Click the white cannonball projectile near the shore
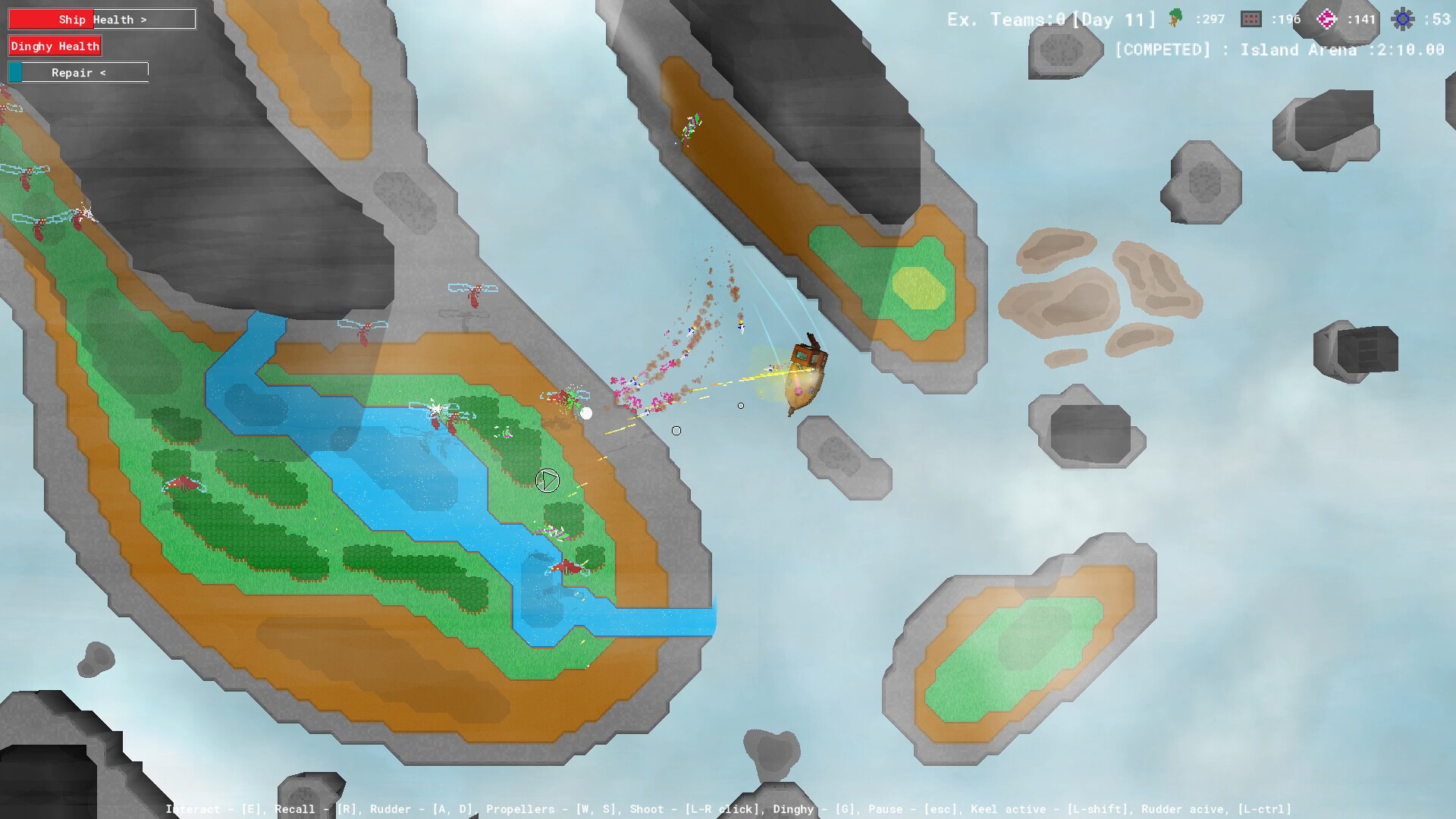 click(585, 412)
